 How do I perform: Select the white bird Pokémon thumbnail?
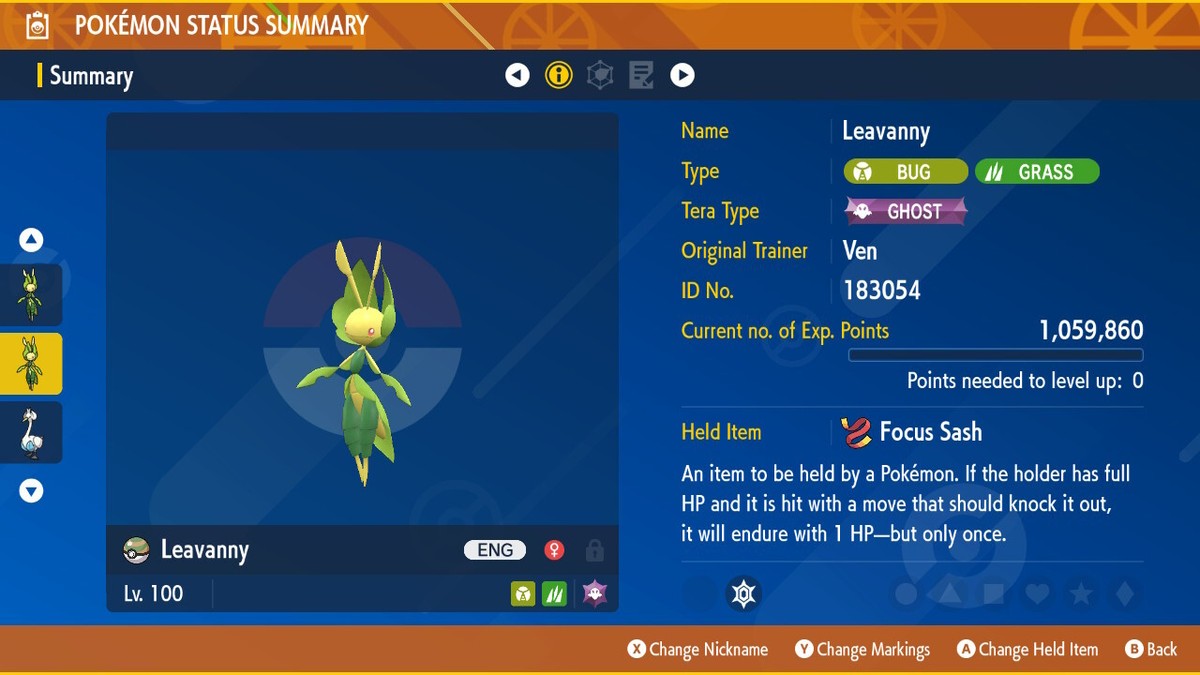[x=32, y=432]
